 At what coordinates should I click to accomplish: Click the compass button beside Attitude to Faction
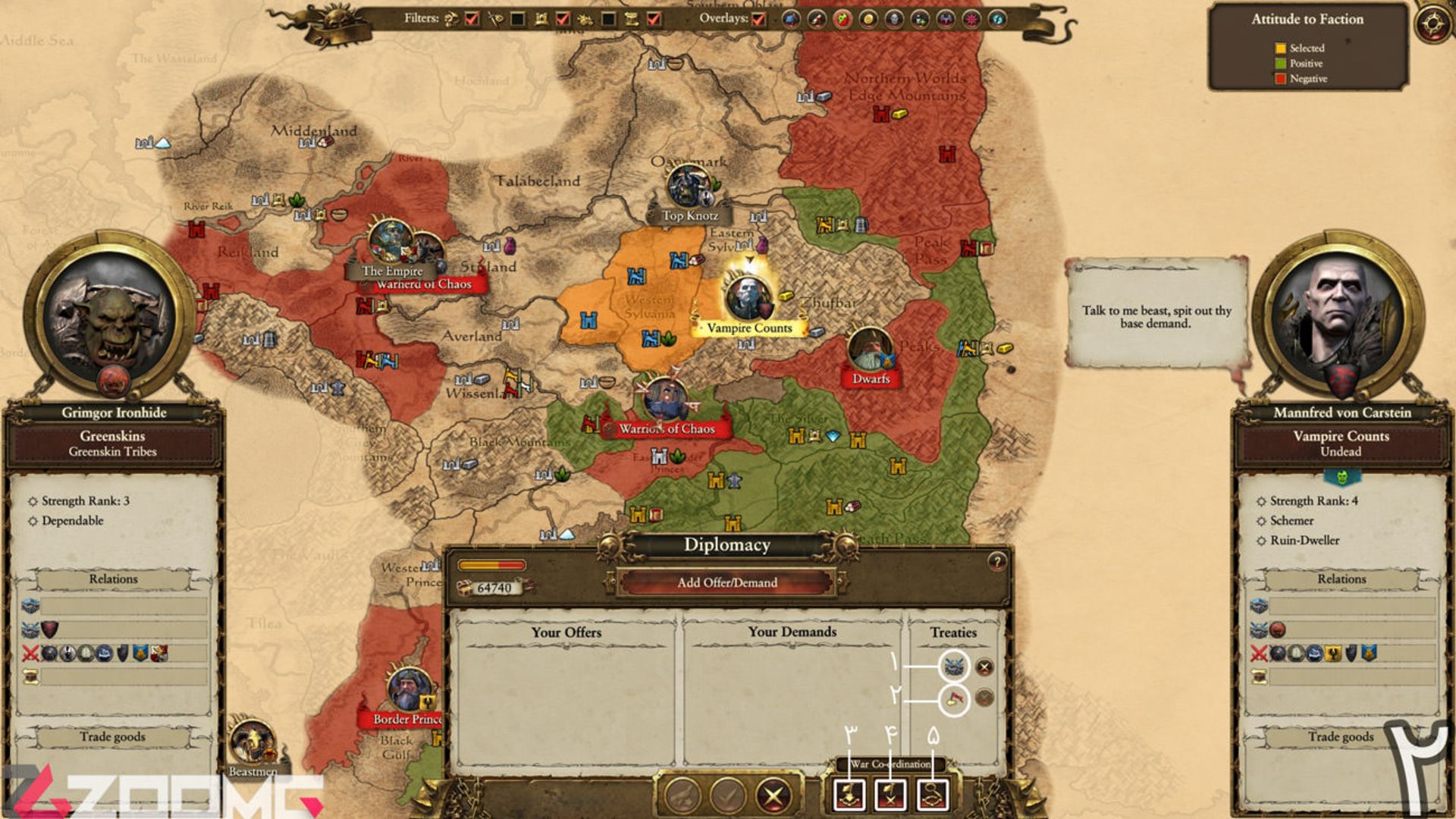click(1432, 22)
